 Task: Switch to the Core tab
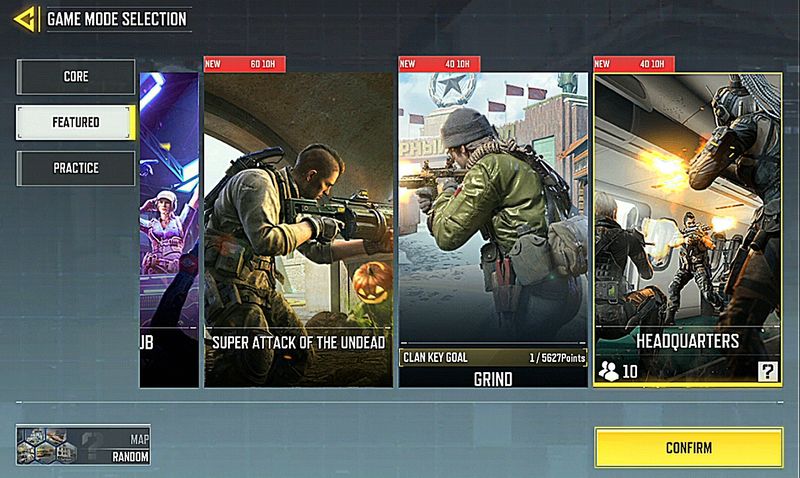[x=75, y=77]
